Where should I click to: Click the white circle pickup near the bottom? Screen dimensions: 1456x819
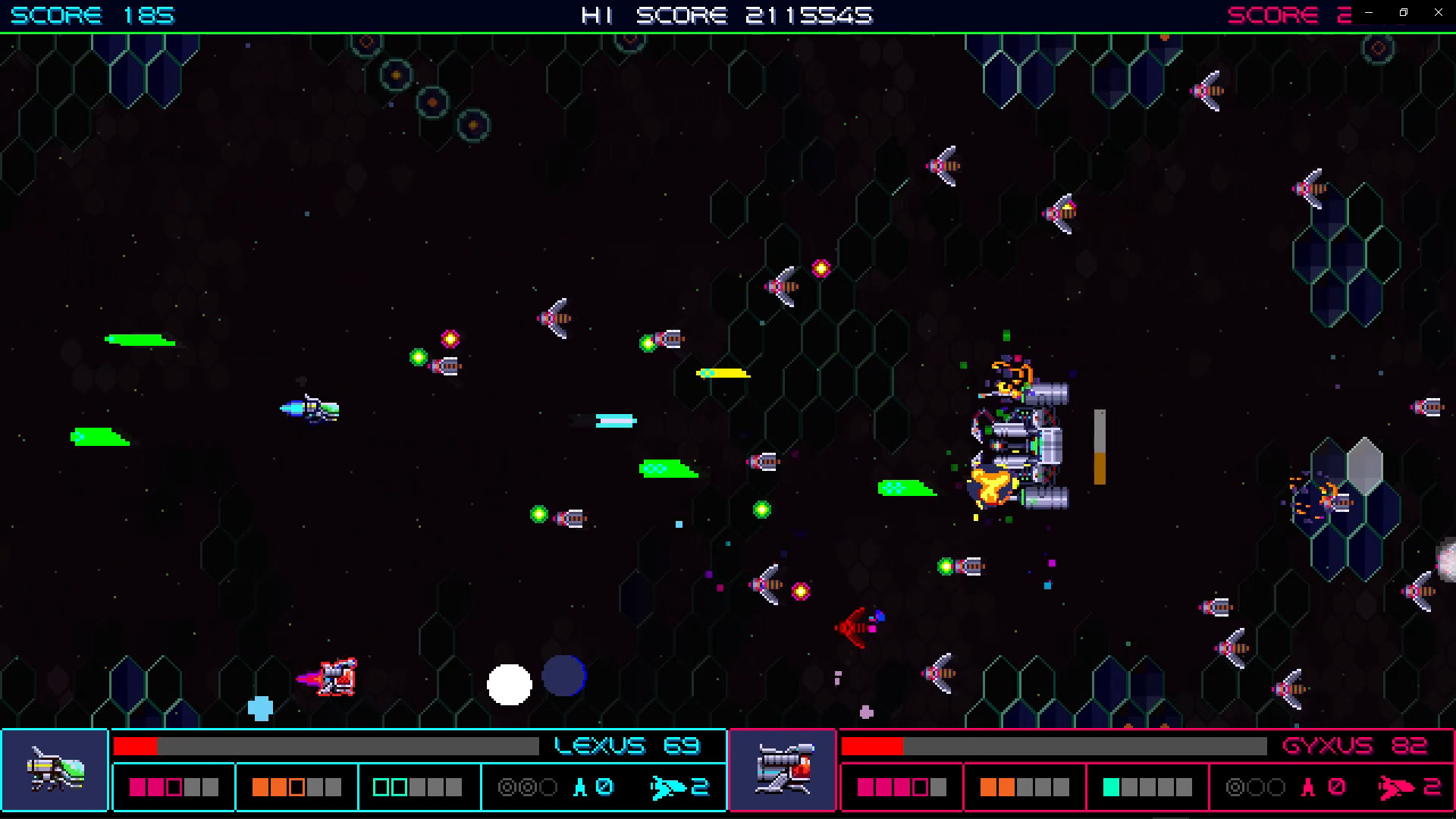click(x=510, y=684)
